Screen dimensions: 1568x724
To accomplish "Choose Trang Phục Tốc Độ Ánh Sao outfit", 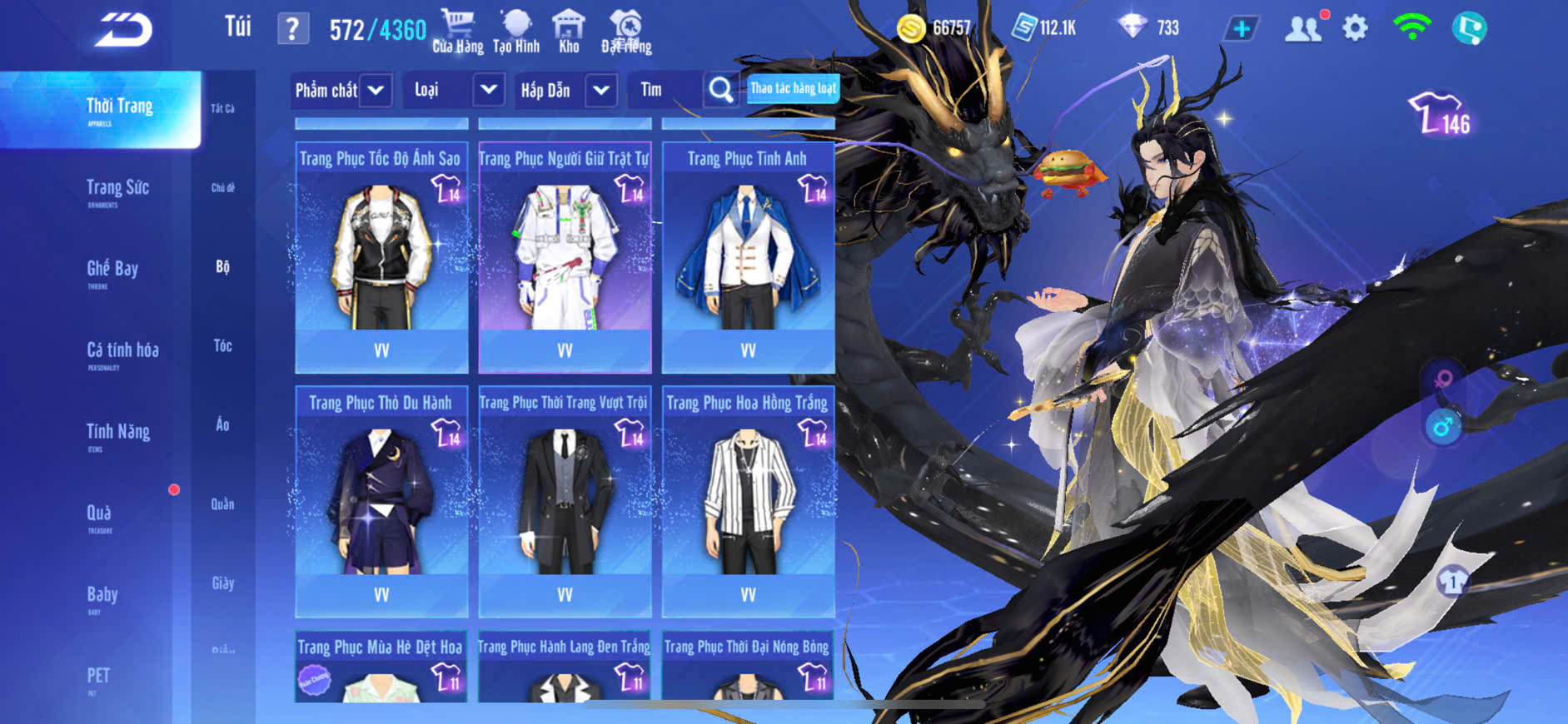I will coord(381,258).
